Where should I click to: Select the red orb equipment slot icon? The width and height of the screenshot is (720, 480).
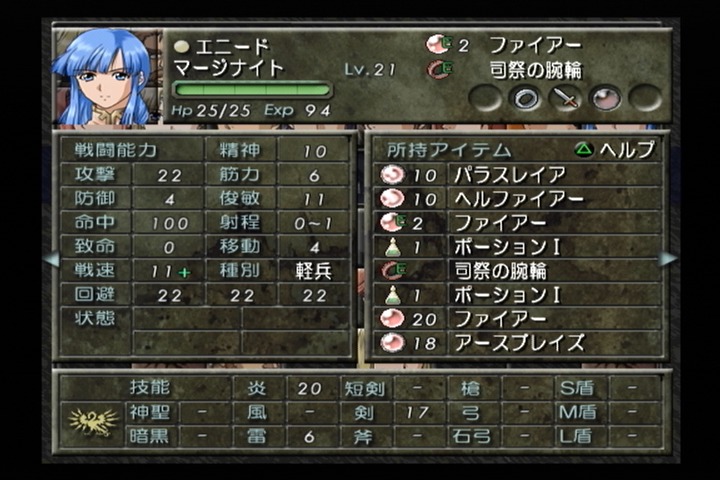[x=606, y=98]
